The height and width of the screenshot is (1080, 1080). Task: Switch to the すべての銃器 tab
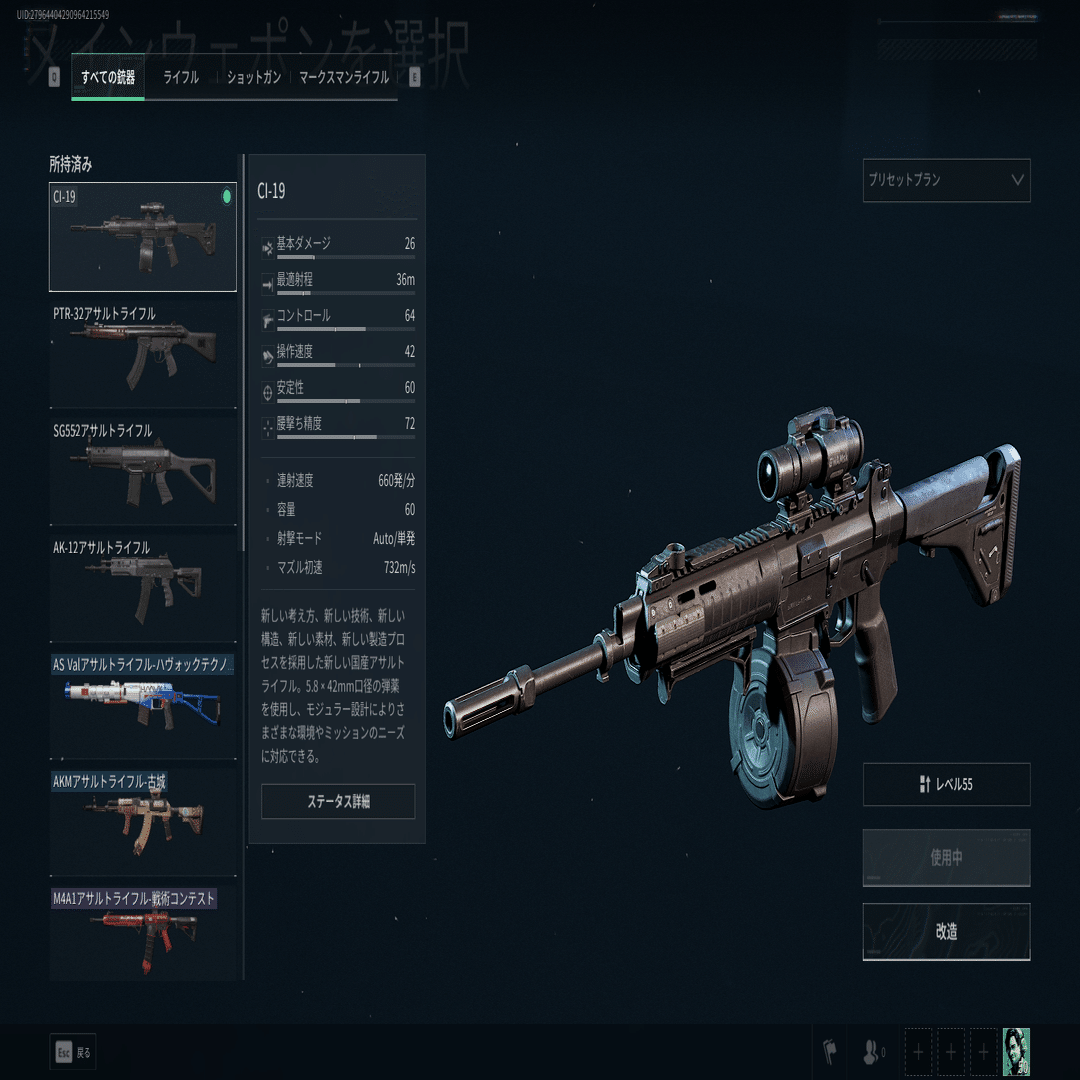[108, 78]
